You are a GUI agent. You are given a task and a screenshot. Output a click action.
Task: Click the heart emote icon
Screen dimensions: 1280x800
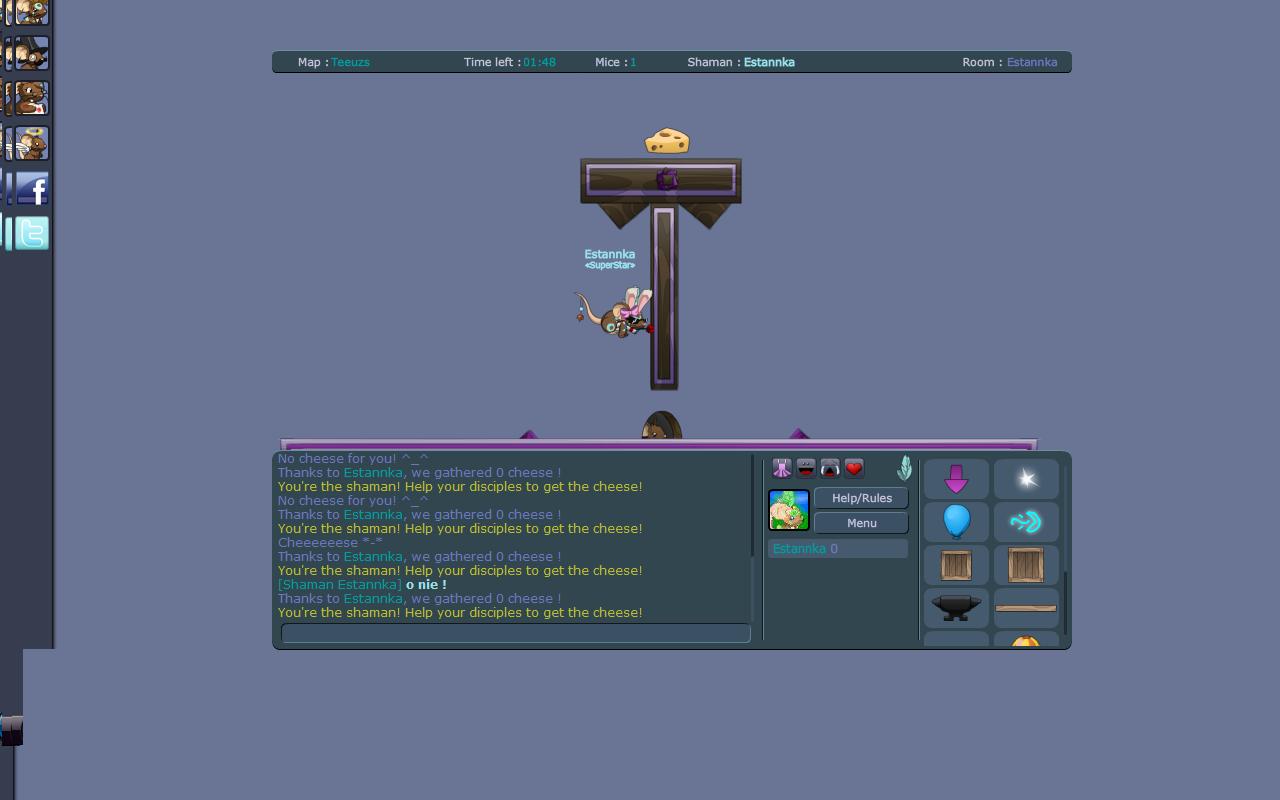pyautogui.click(x=853, y=467)
